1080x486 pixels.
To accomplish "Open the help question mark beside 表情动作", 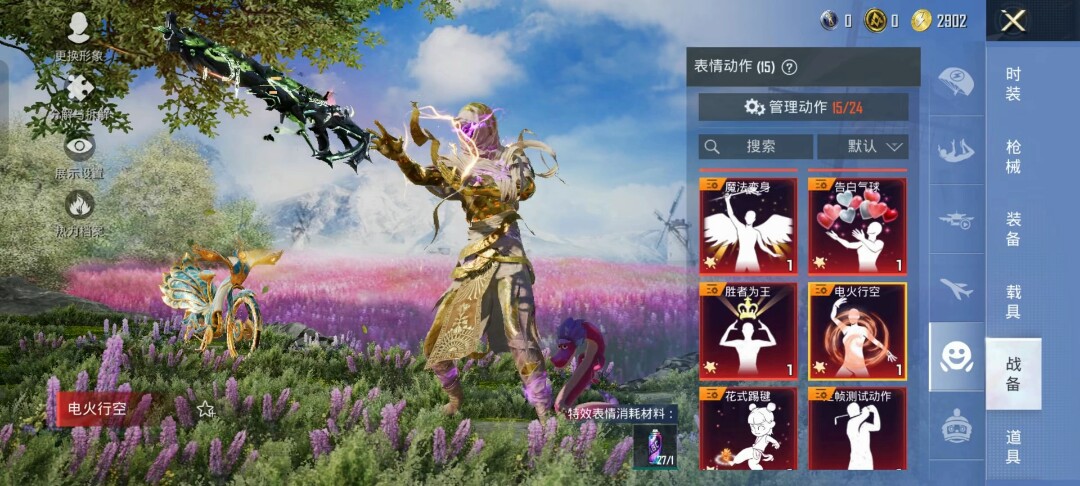I will click(x=789, y=68).
